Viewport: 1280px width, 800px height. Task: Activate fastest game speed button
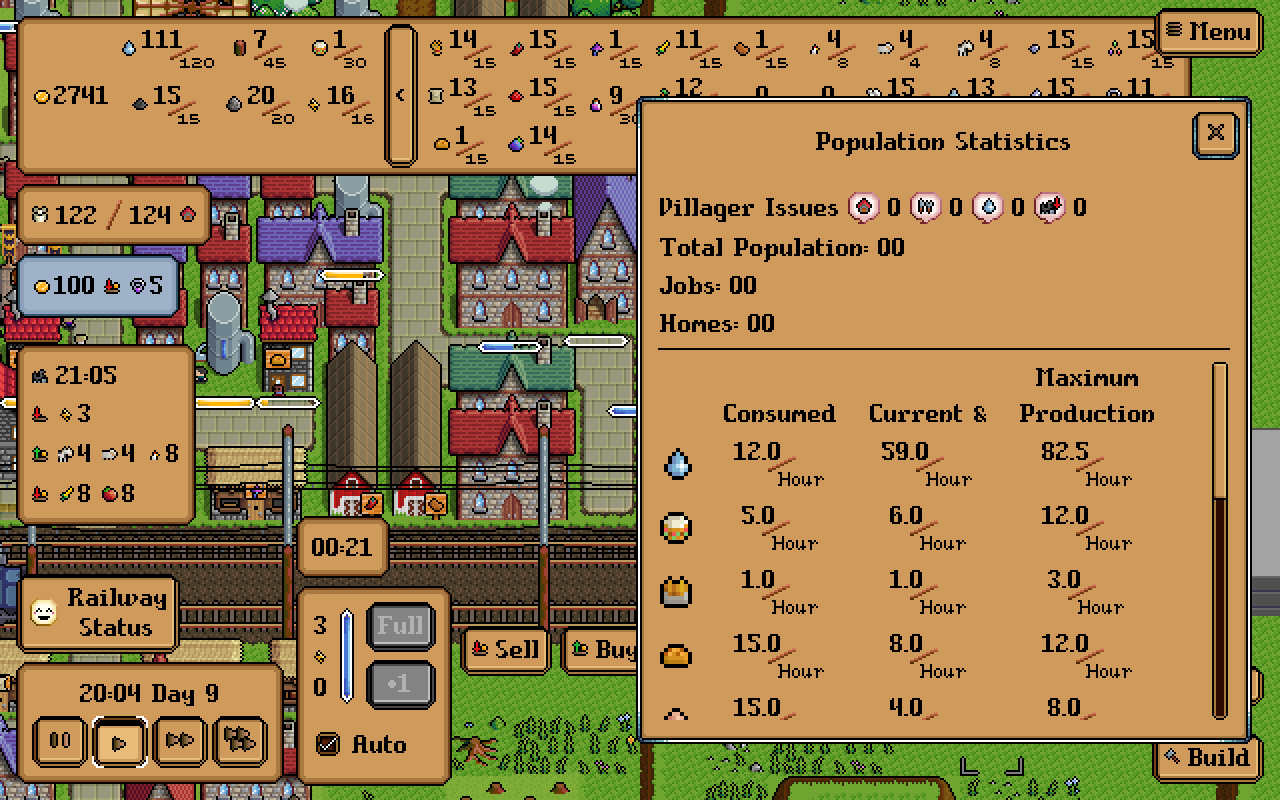click(x=239, y=741)
